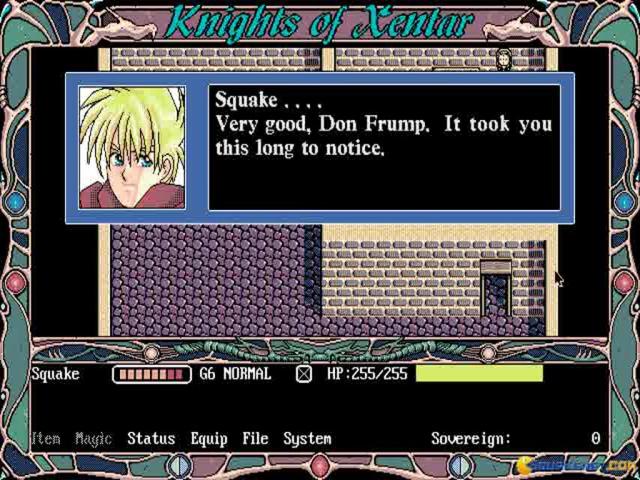Open the File menu

[x=255, y=439]
